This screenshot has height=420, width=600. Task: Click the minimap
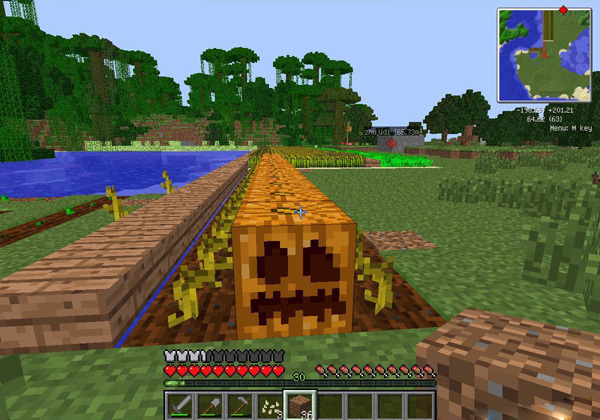point(543,54)
